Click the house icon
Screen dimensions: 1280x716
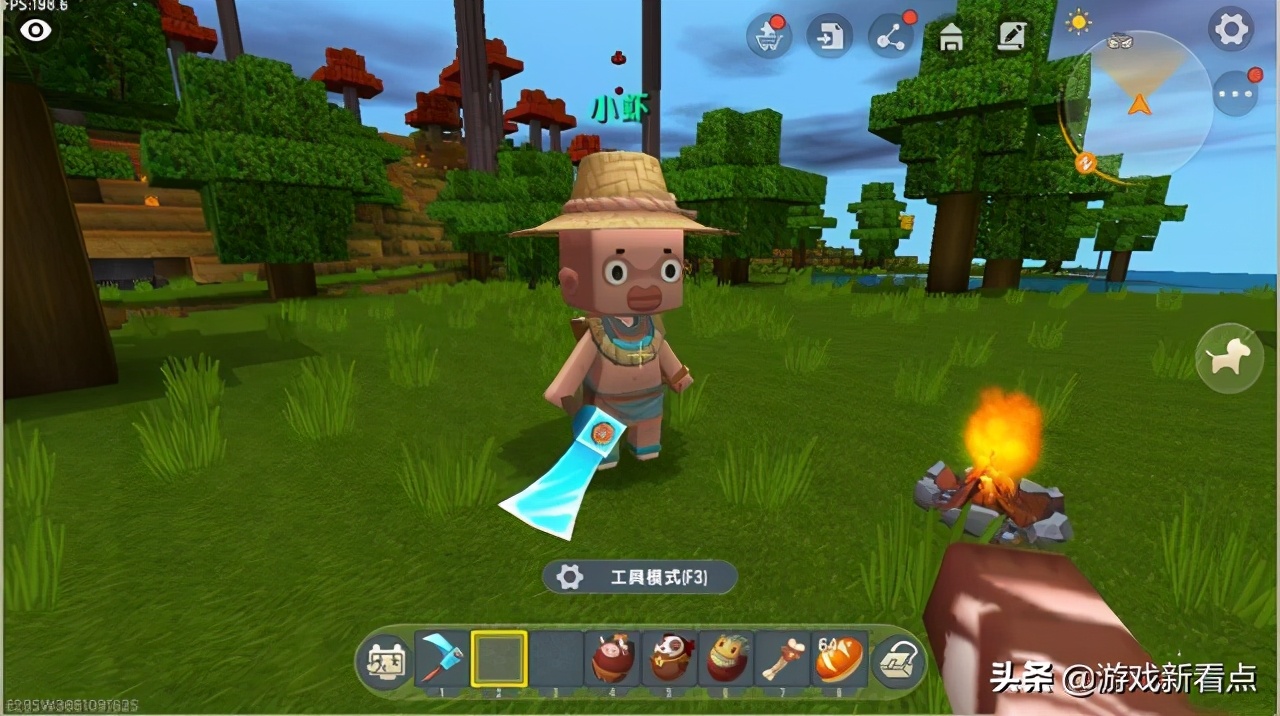[x=951, y=38]
